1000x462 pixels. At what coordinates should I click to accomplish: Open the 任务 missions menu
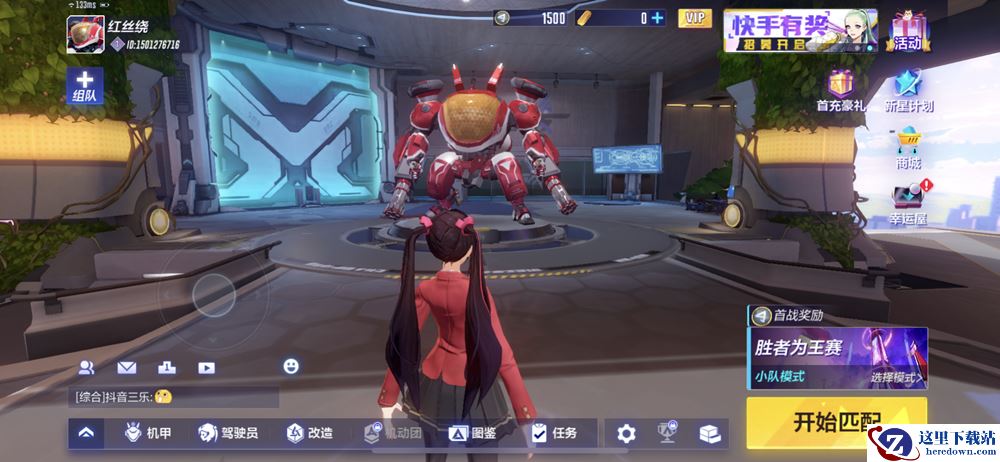554,433
